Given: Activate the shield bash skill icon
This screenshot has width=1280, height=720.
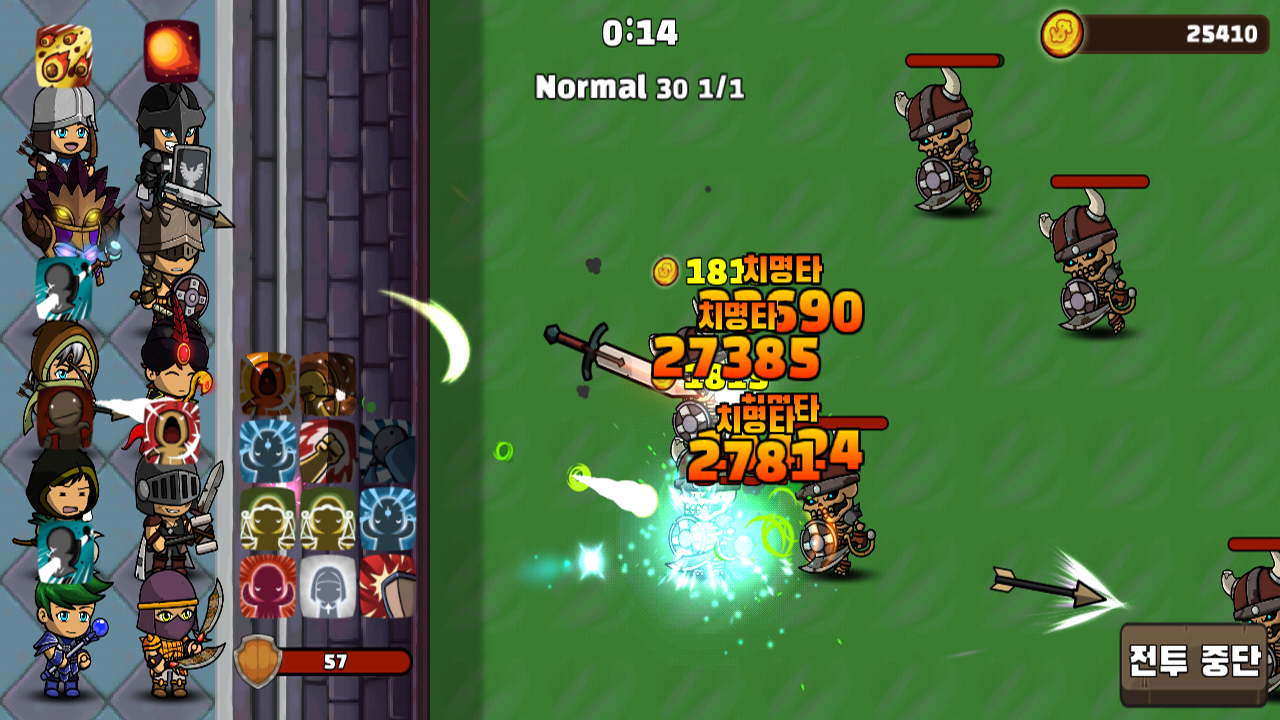Looking at the screenshot, I should [x=384, y=586].
